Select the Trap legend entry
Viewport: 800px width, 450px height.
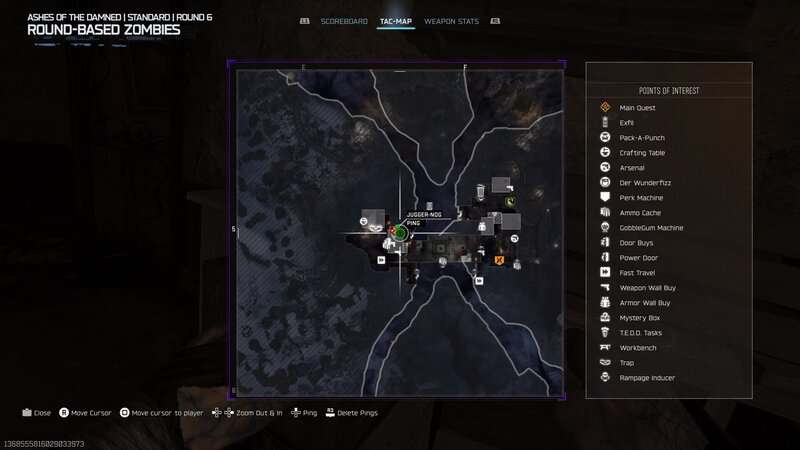click(x=627, y=362)
